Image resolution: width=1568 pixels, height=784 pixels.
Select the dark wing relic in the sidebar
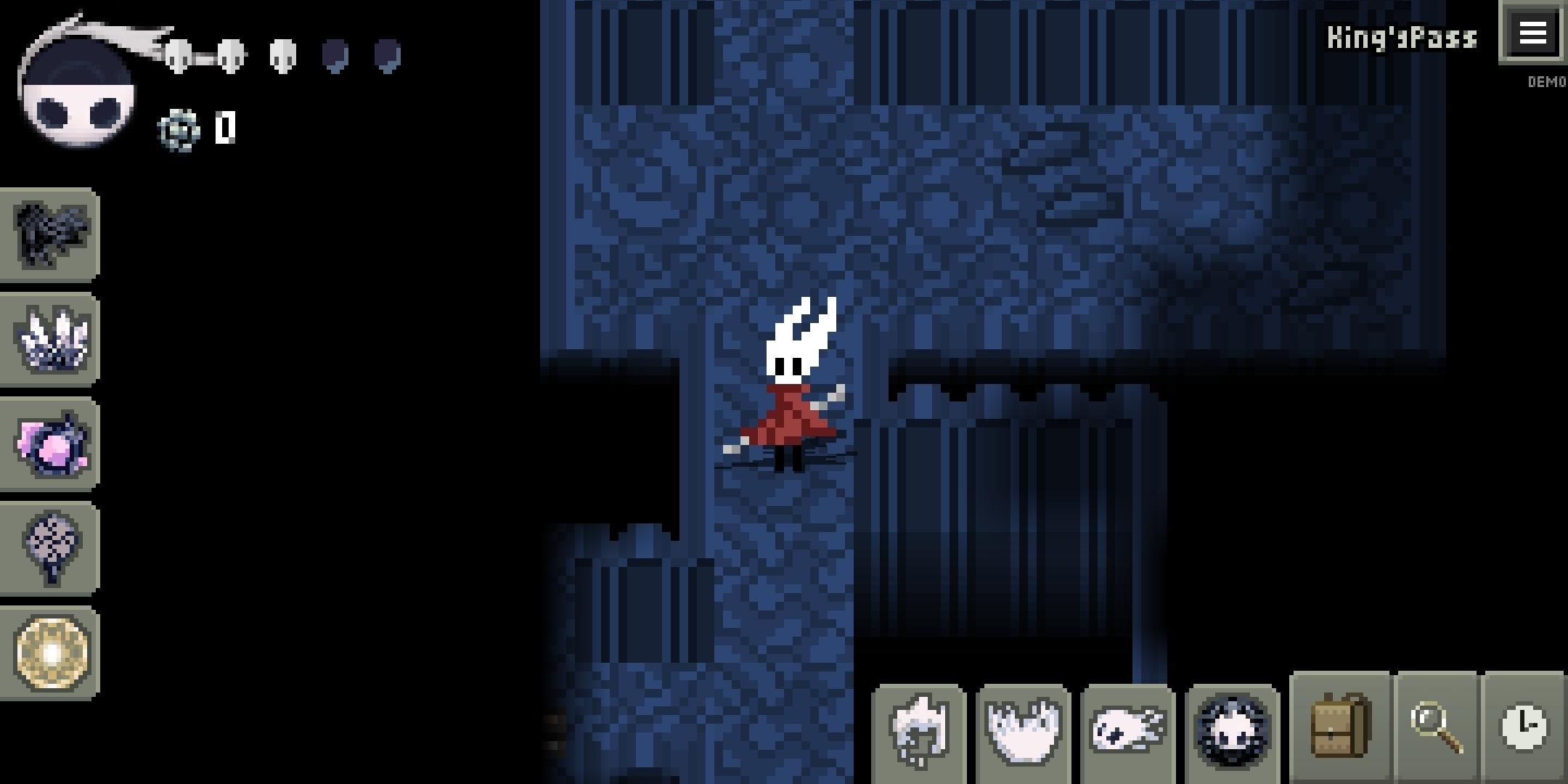(x=49, y=234)
